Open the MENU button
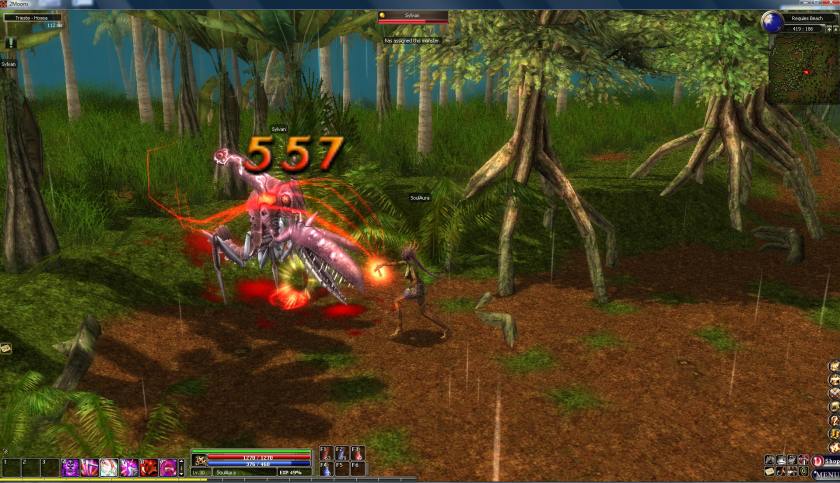This screenshot has width=840, height=483. pyautogui.click(x=824, y=474)
